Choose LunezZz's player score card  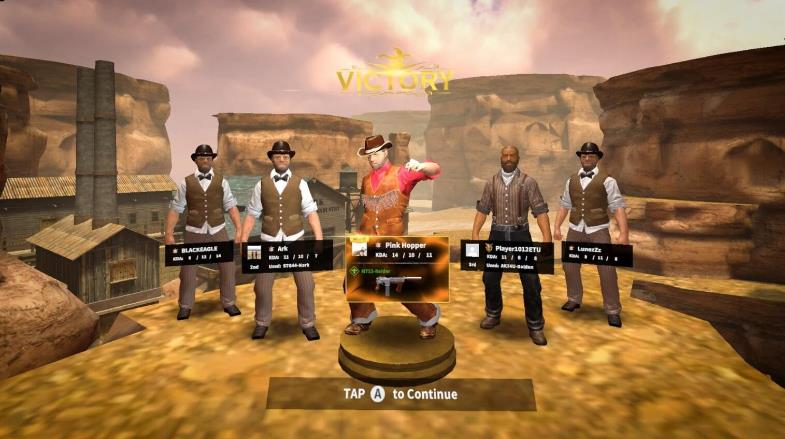[593, 253]
